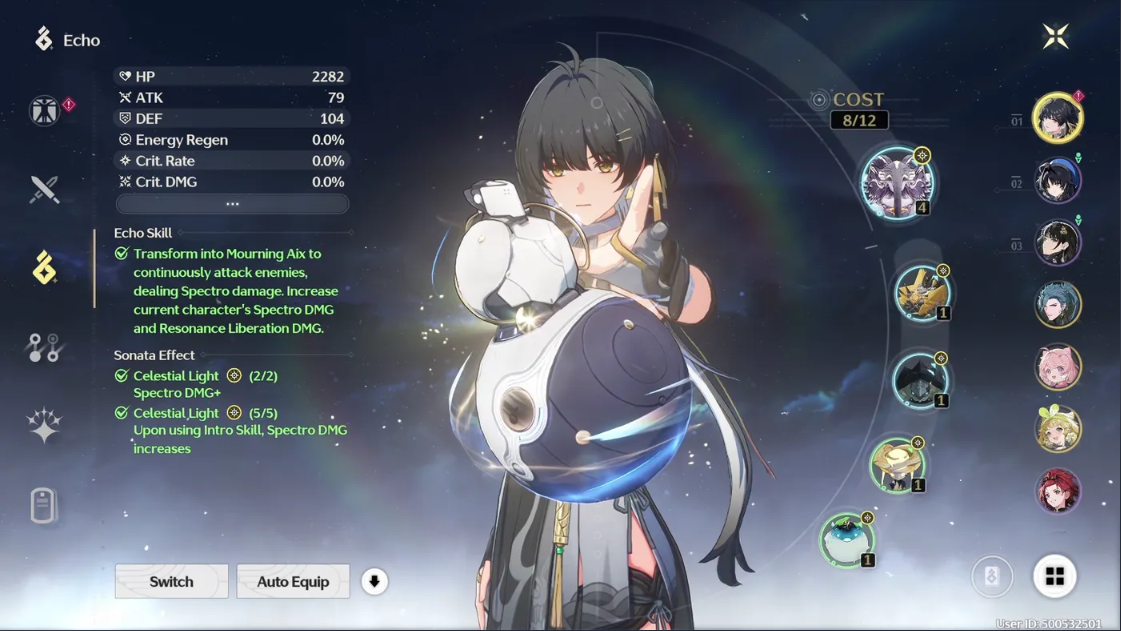
Task: Select the bottom cost 1 round blue echo
Action: [847, 539]
